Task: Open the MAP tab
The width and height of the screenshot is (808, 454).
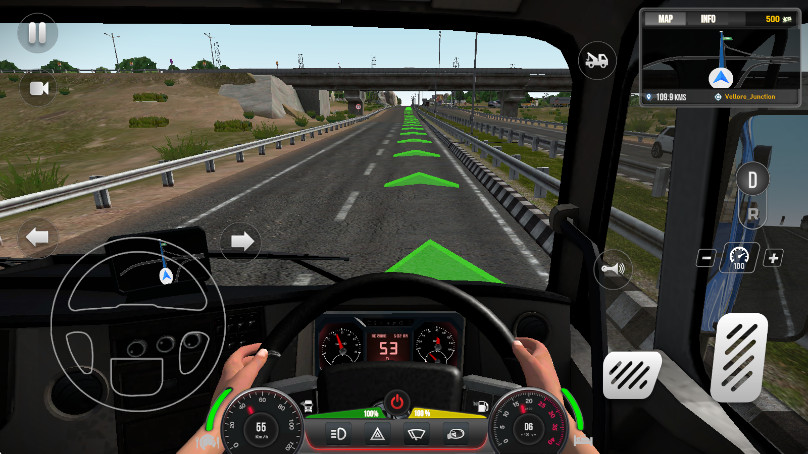Action: (x=665, y=19)
